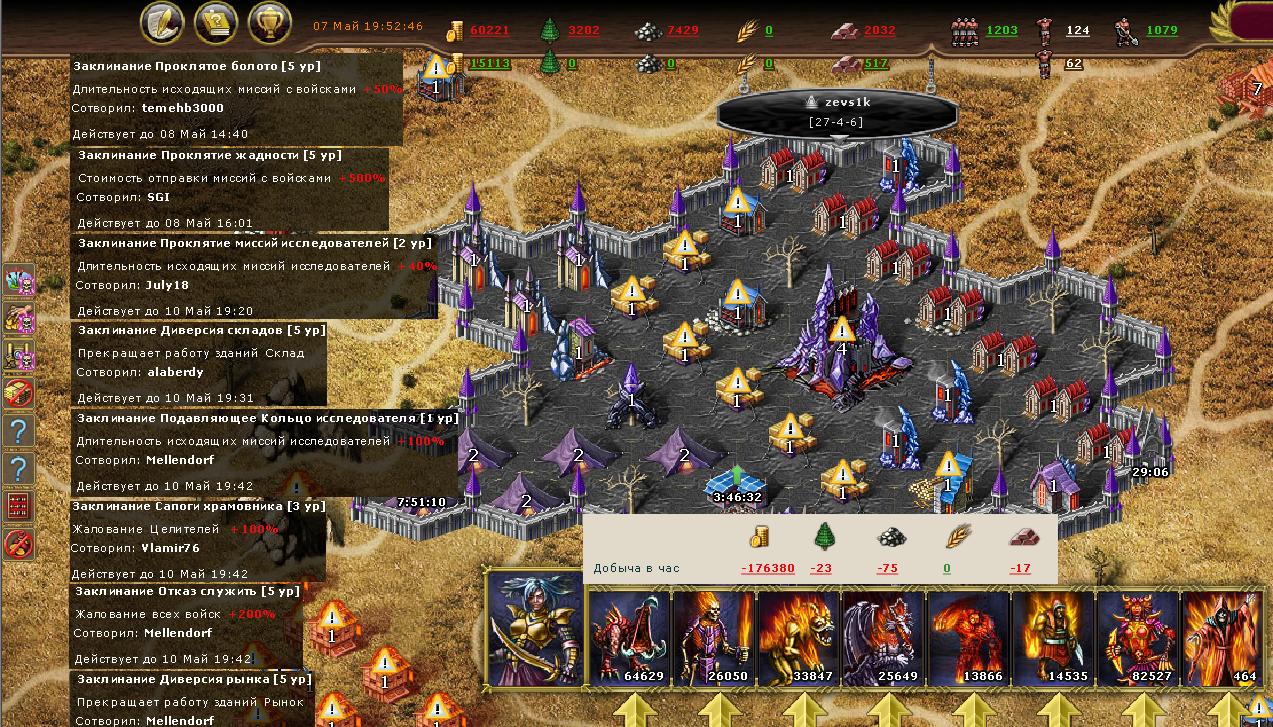
Task: Select the unit slot with 64629 troops
Action: tap(628, 638)
